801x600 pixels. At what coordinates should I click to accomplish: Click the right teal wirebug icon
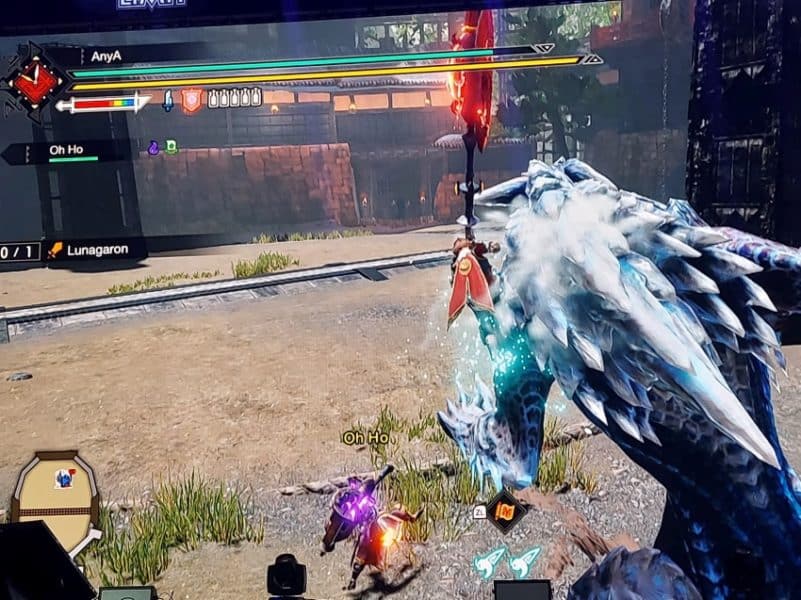pyautogui.click(x=524, y=561)
